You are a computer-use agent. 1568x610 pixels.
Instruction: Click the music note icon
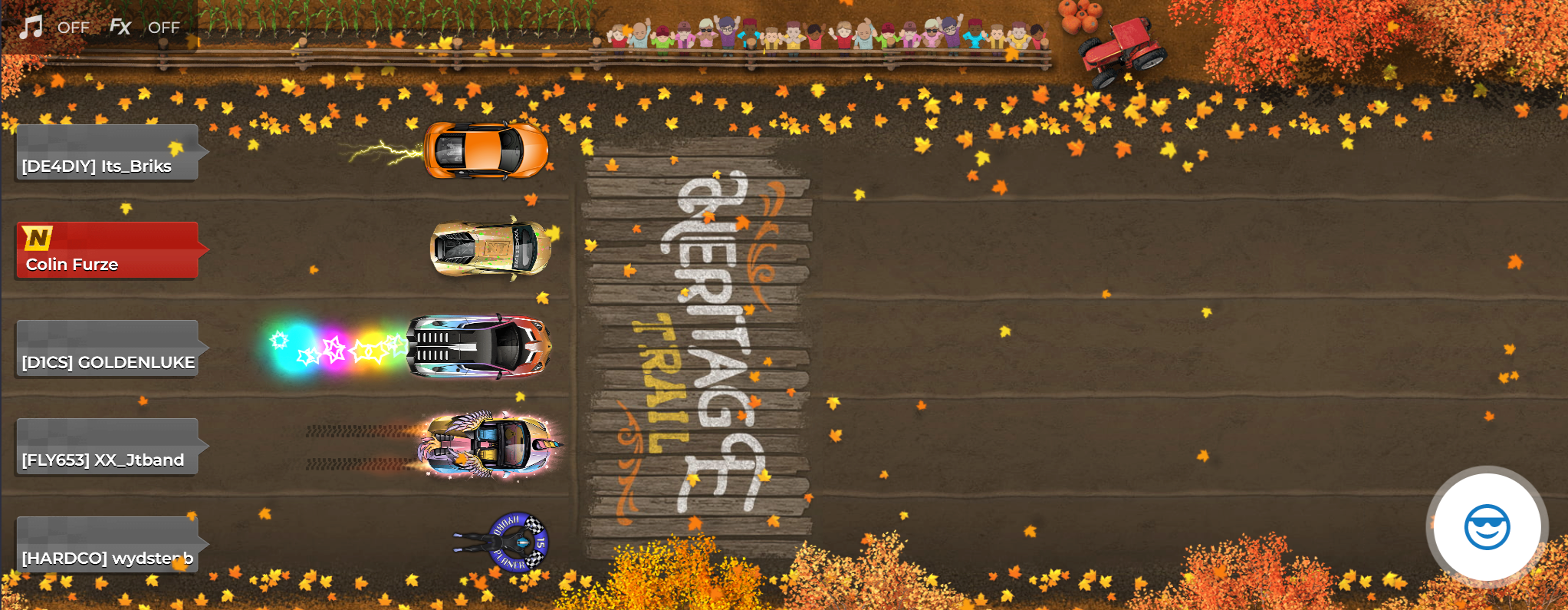pyautogui.click(x=29, y=27)
